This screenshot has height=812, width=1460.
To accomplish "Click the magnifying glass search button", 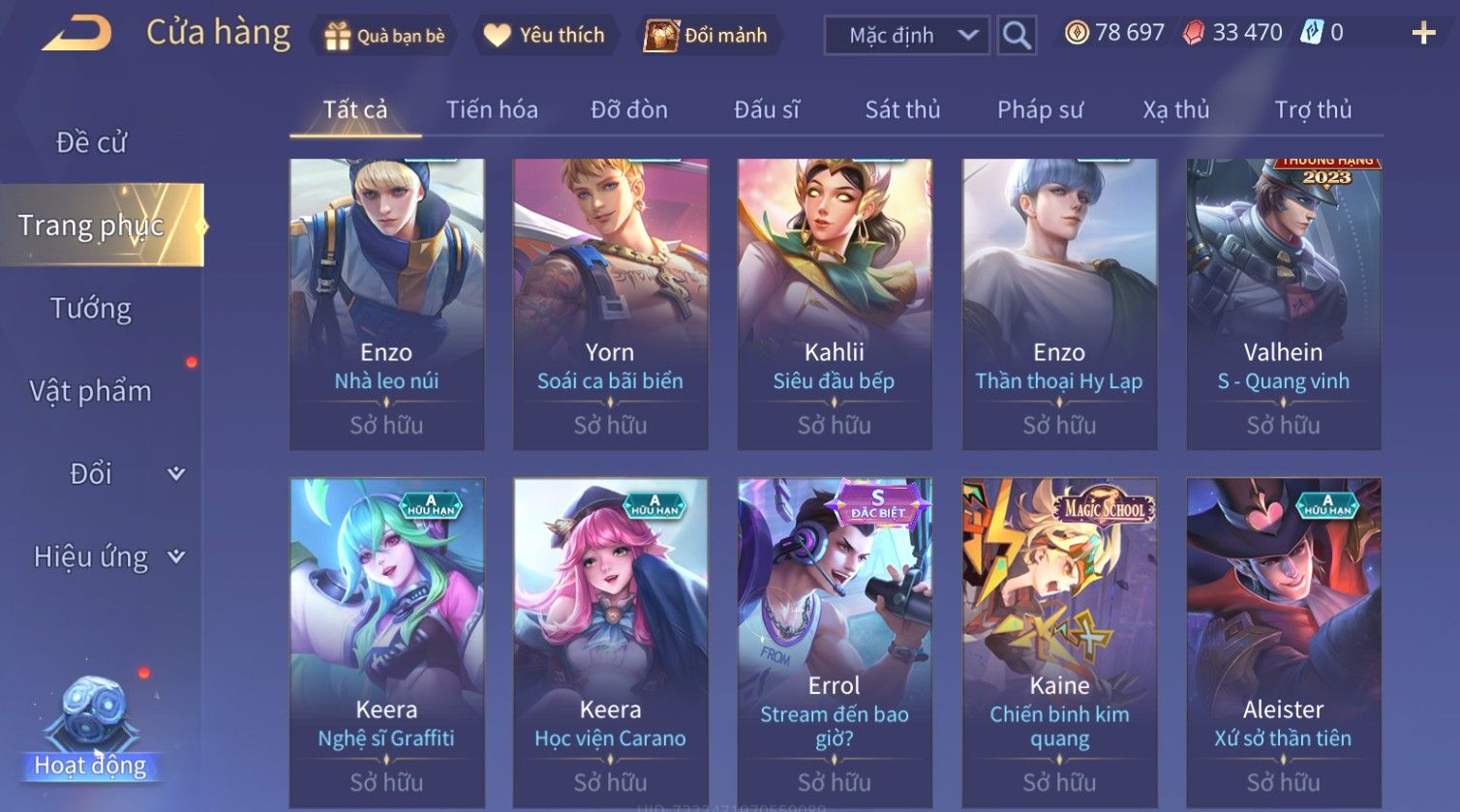I will click(1016, 36).
